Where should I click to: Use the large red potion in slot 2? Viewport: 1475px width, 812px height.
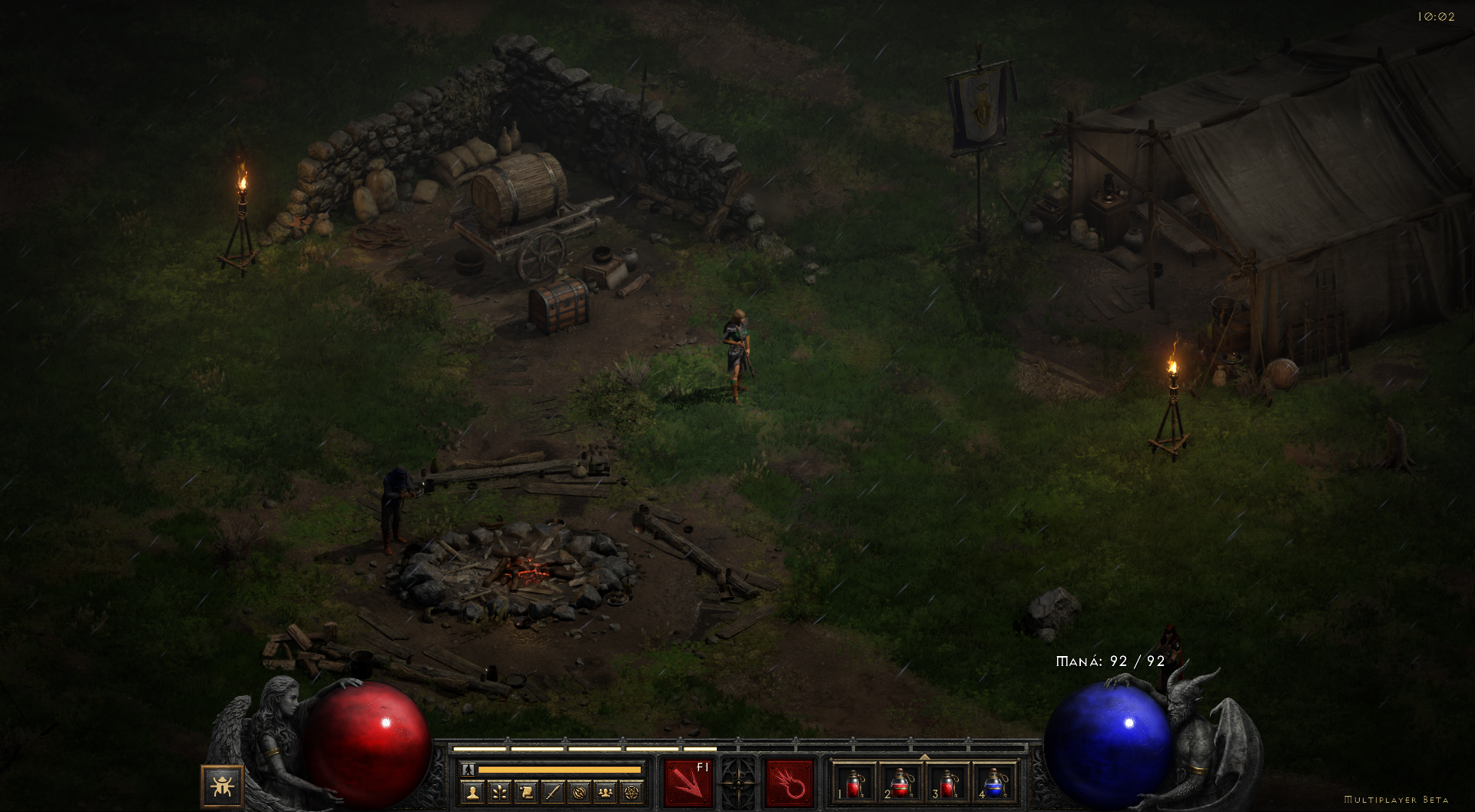pos(900,784)
